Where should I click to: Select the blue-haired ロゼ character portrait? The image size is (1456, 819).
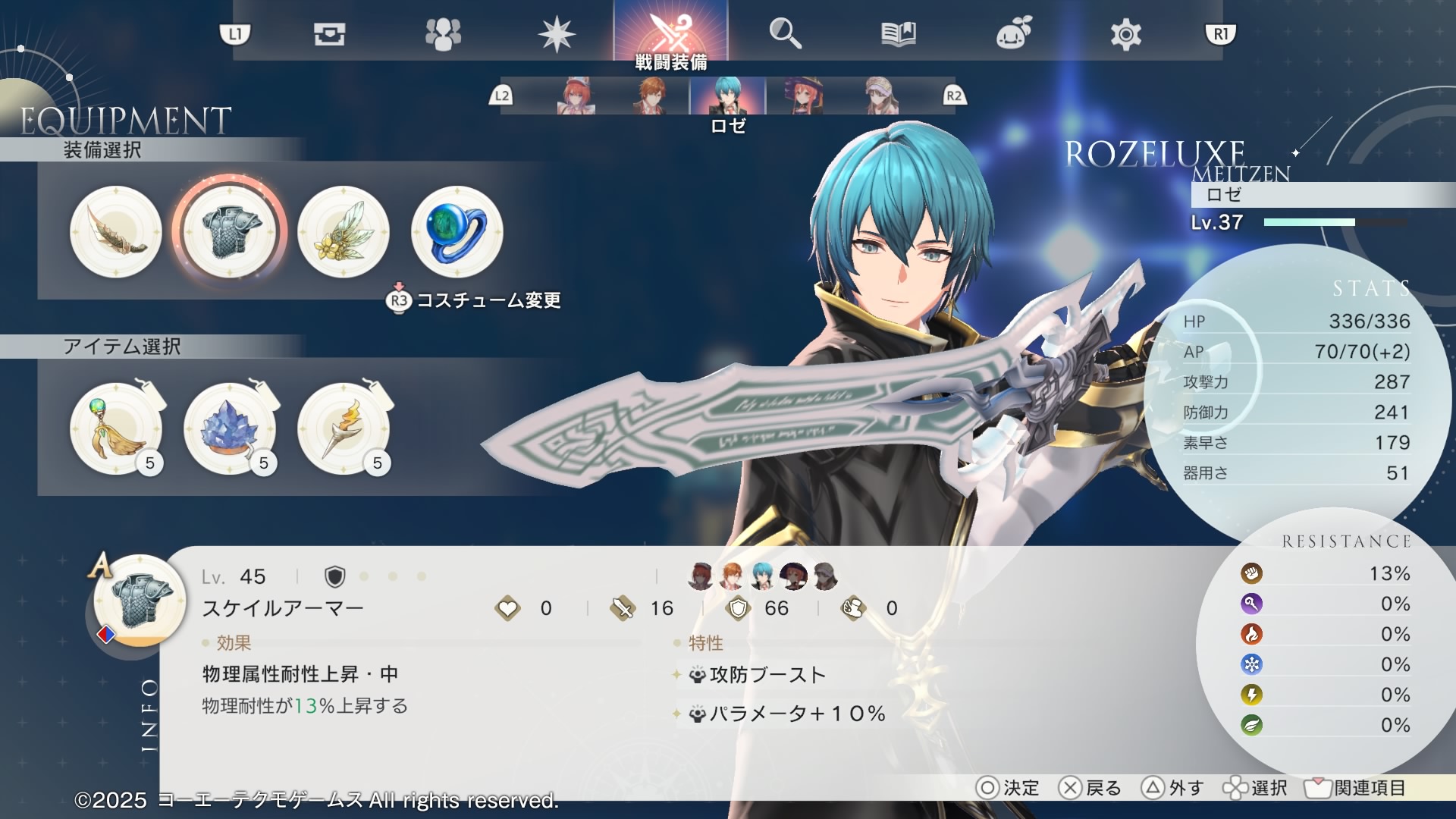(728, 96)
